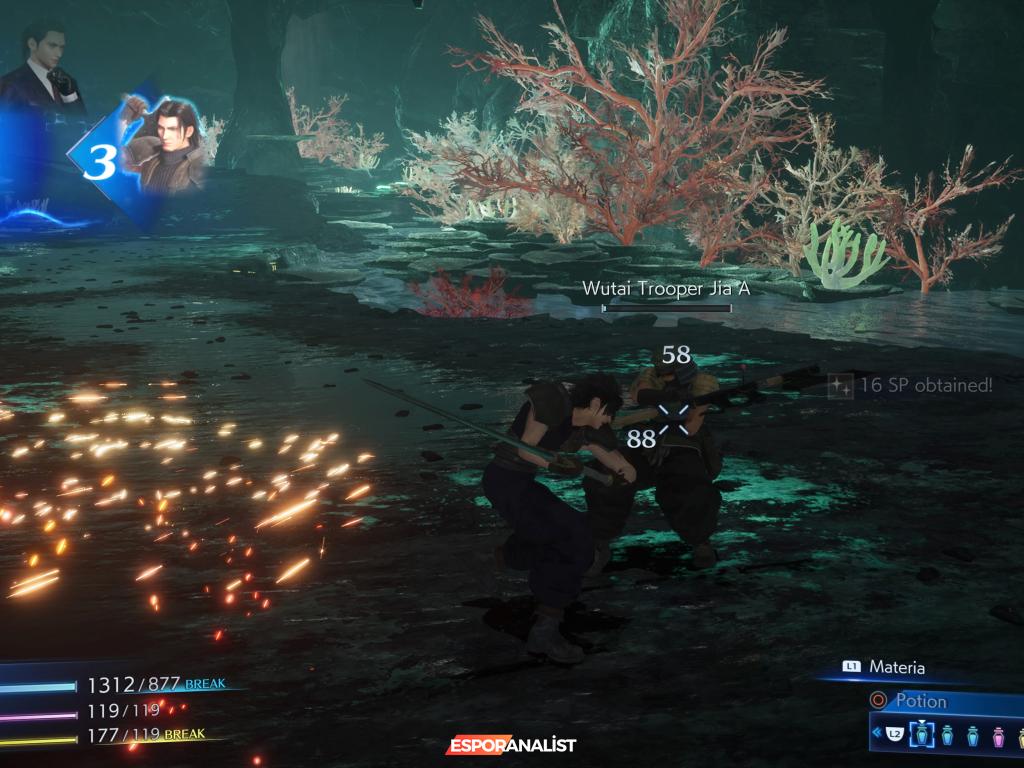Viewport: 1024px width, 768px height.
Task: Open the ESPORANALIST watermark logo
Action: tap(511, 745)
